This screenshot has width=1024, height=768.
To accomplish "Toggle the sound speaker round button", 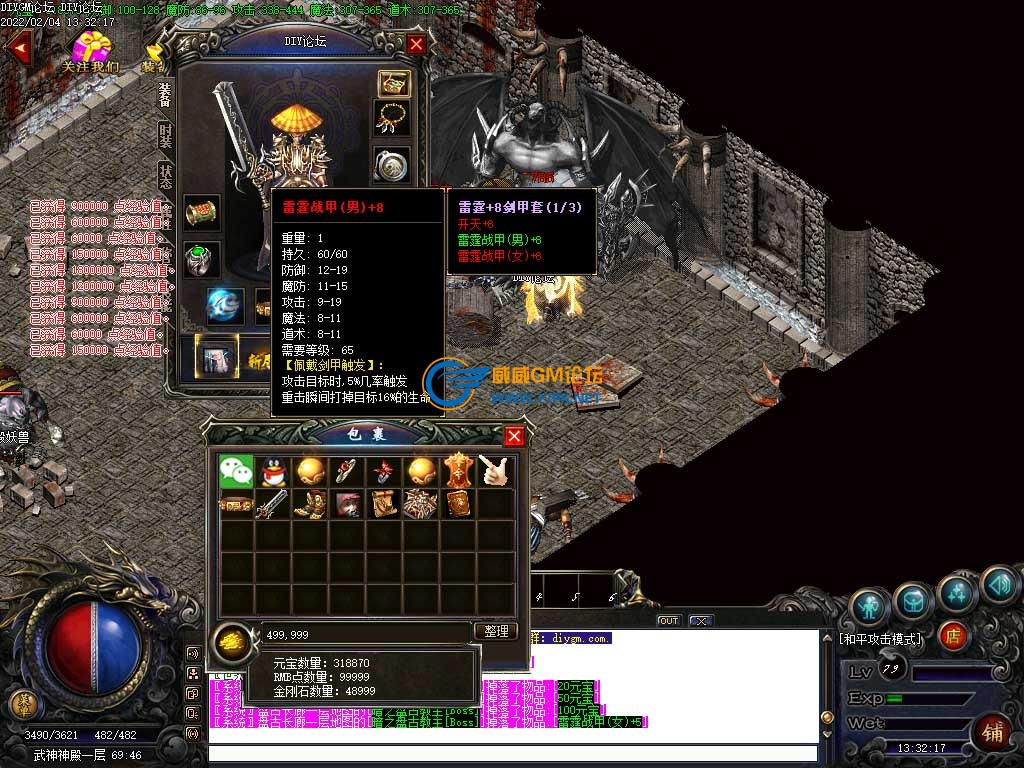I will point(999,585).
